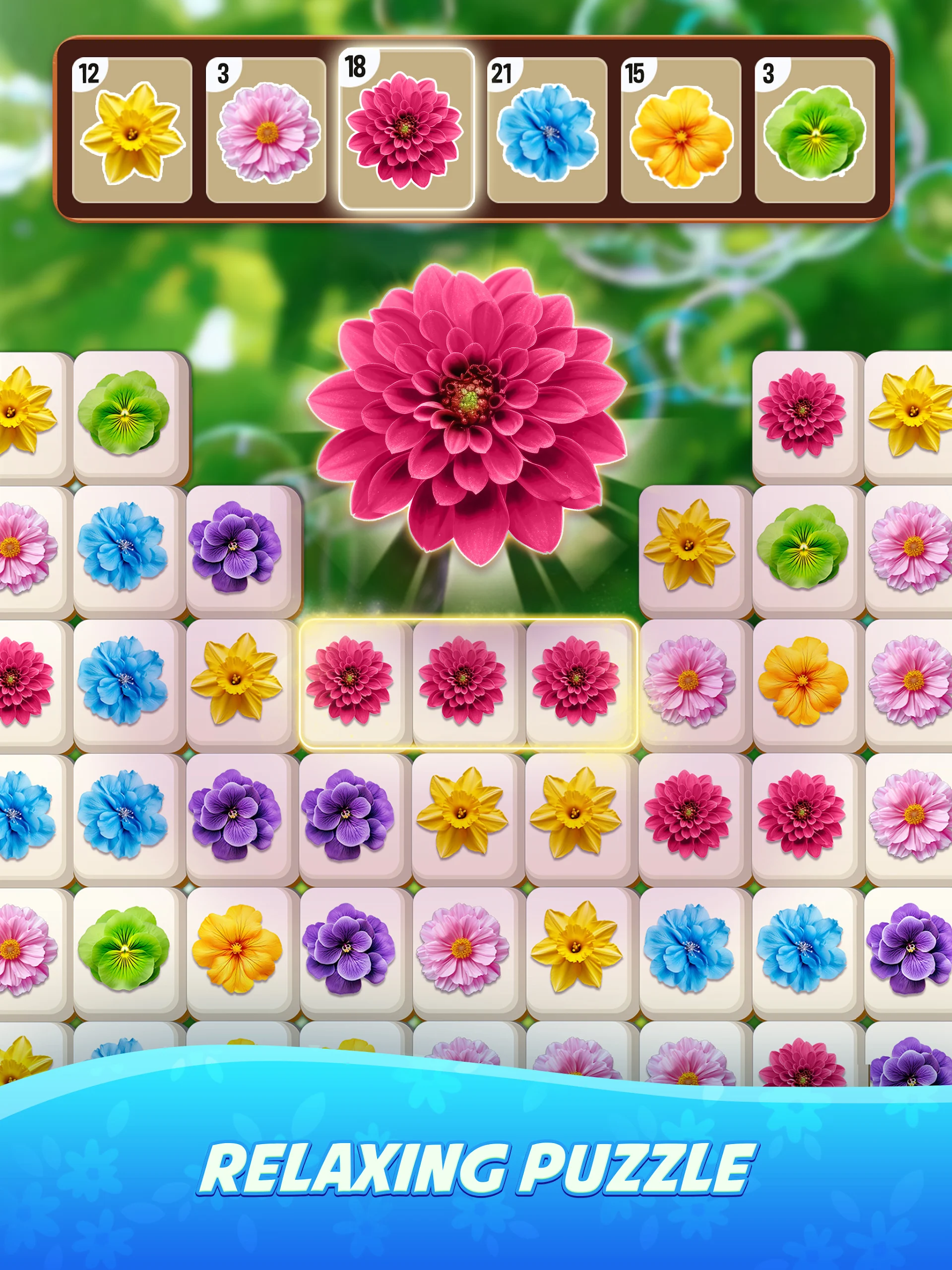Pick the orange flower goal showing 15

681,130
